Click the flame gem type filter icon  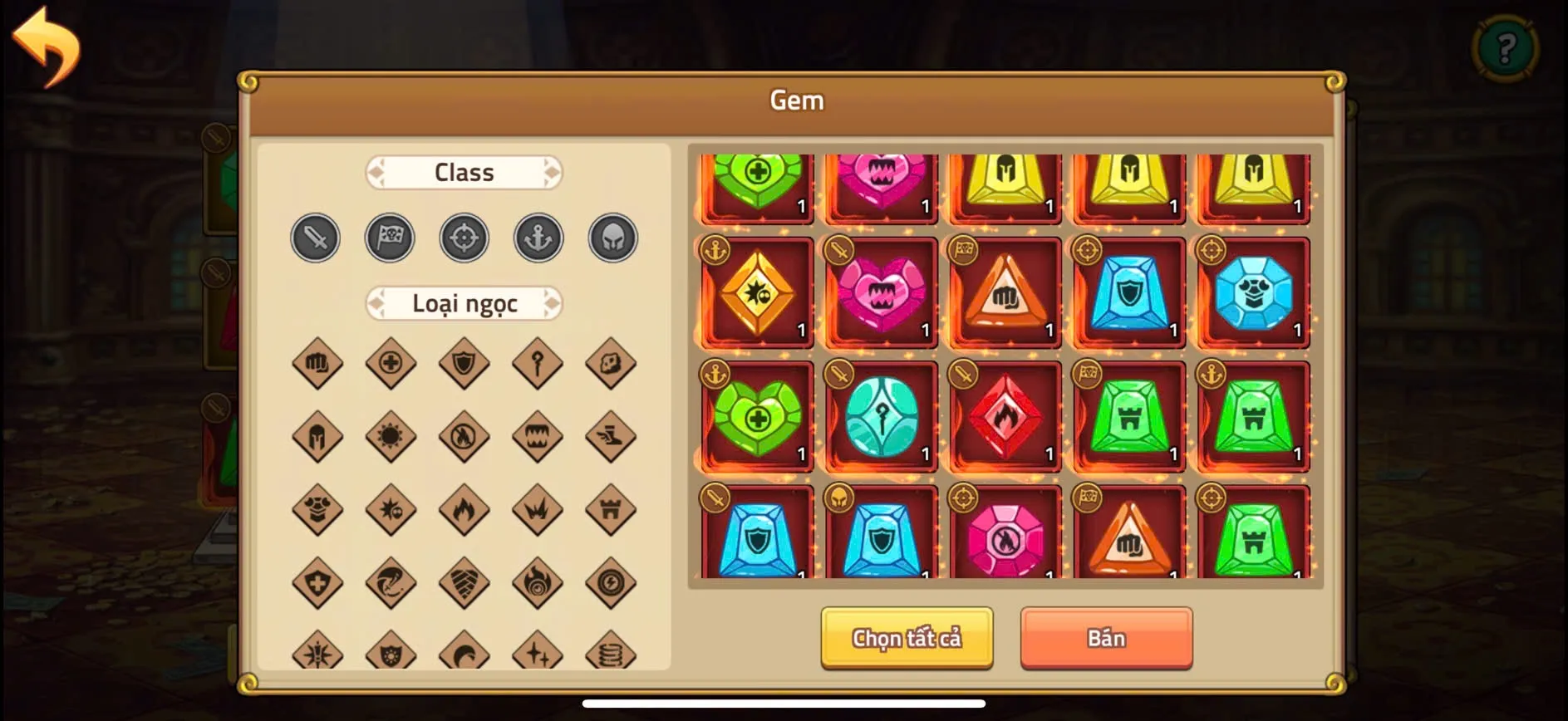pyautogui.click(x=464, y=508)
